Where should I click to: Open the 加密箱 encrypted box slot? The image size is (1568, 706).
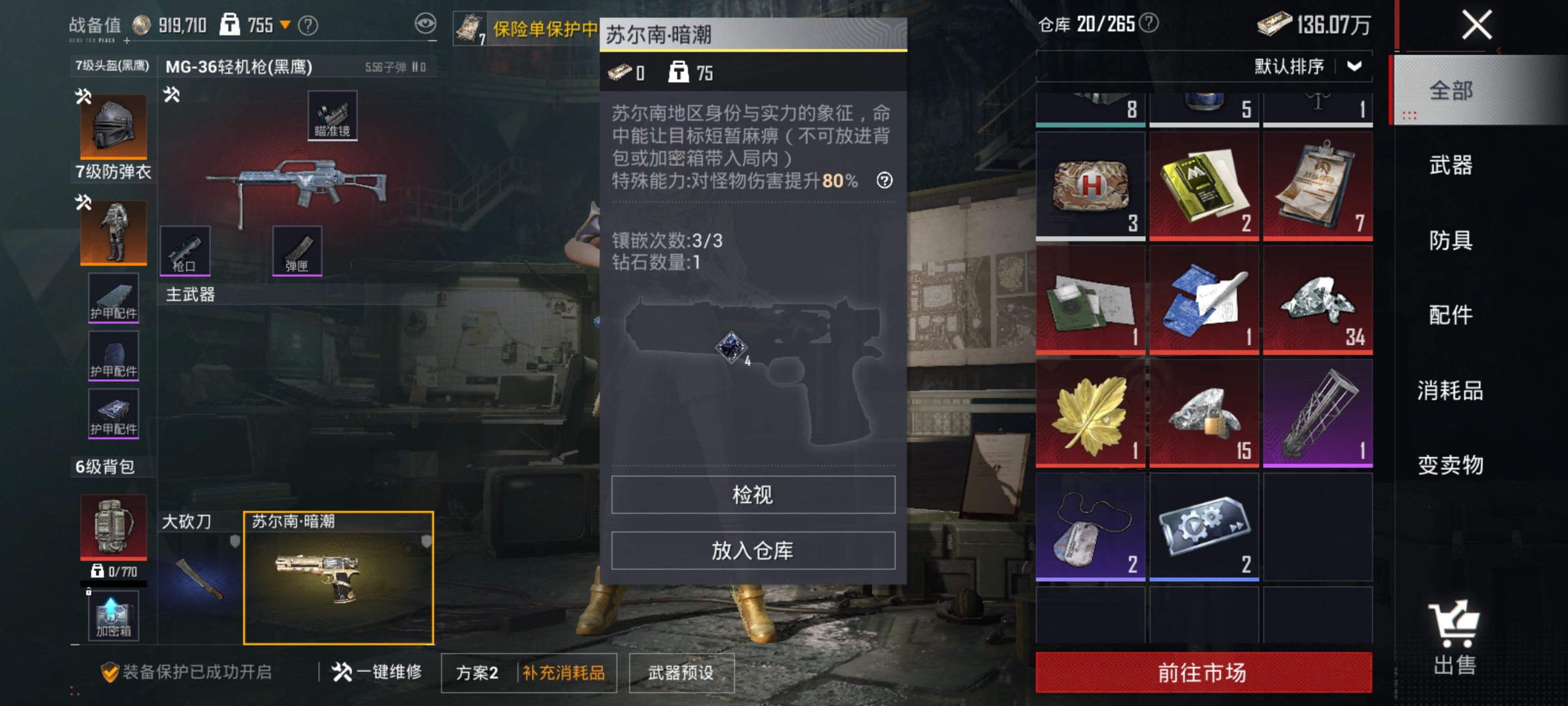[112, 614]
